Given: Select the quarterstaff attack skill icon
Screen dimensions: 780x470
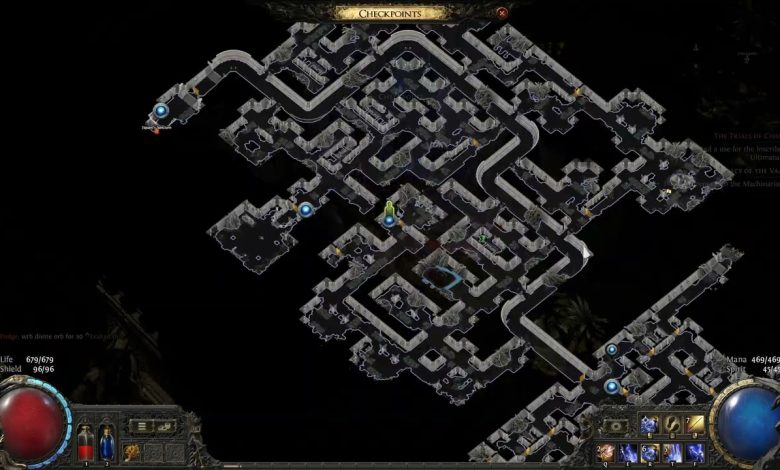Looking at the screenshot, I should [x=695, y=426].
